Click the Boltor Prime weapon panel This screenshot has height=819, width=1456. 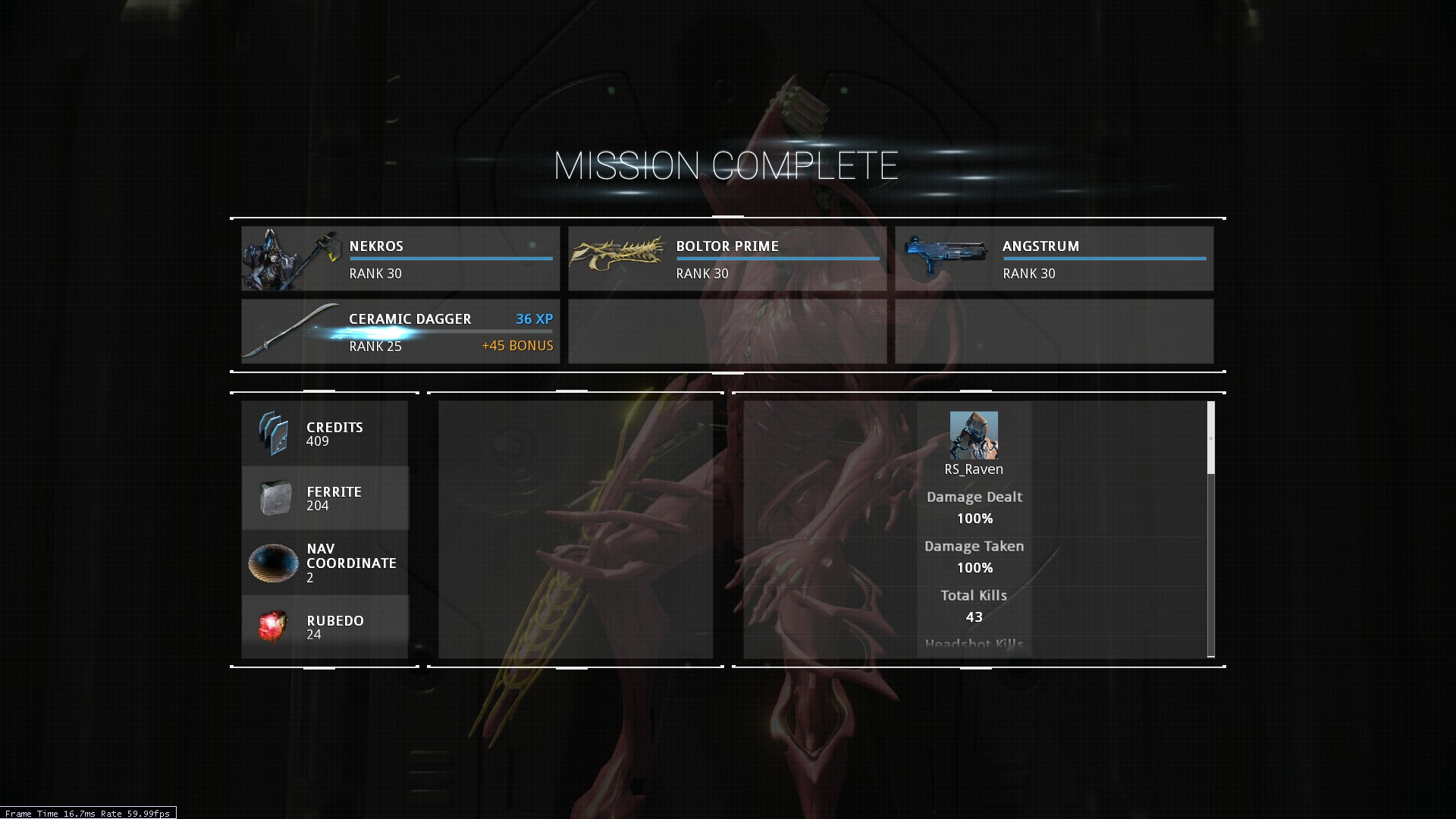pos(727,259)
